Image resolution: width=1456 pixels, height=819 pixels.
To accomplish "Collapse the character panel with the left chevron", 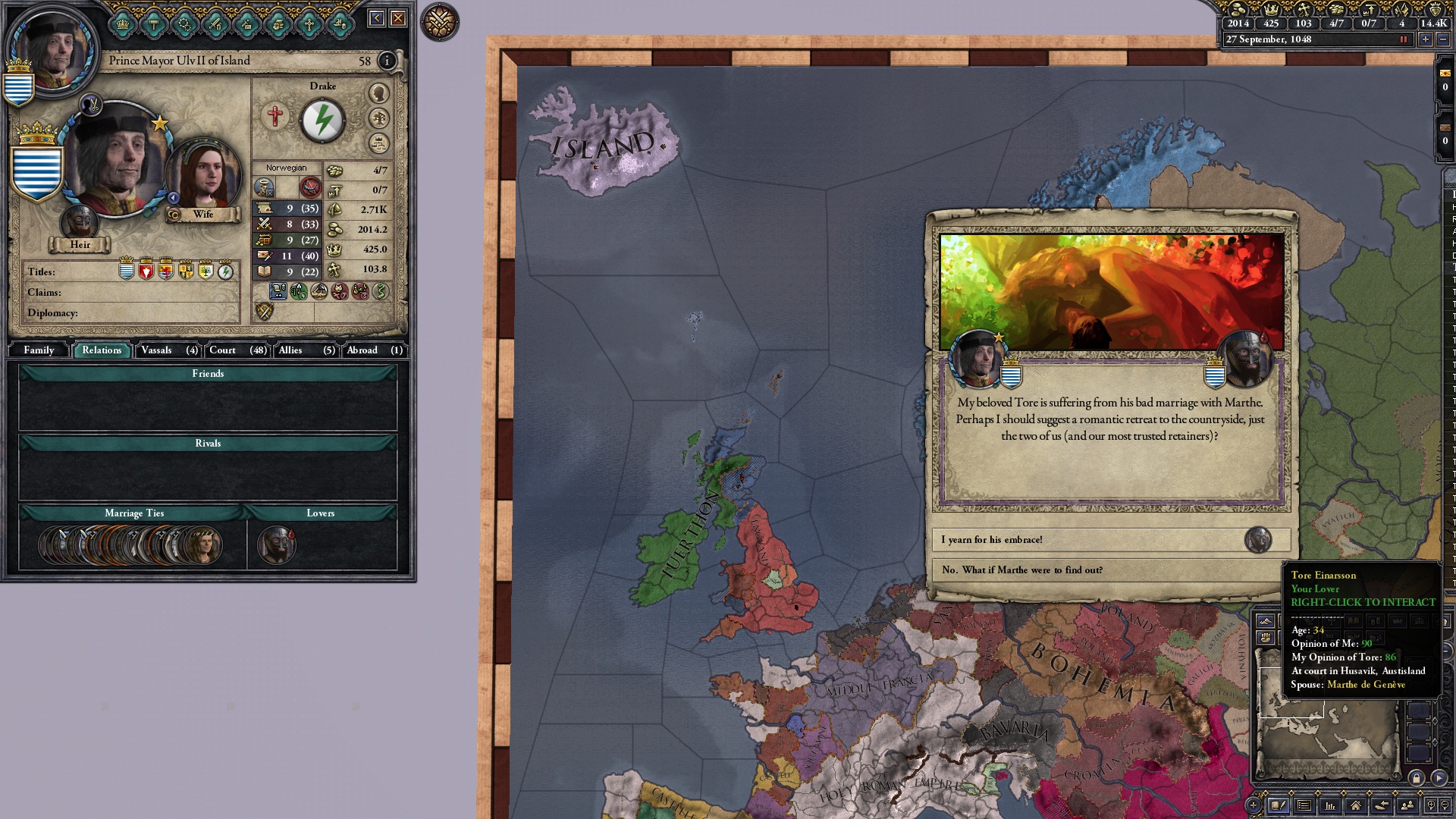I will tap(376, 17).
